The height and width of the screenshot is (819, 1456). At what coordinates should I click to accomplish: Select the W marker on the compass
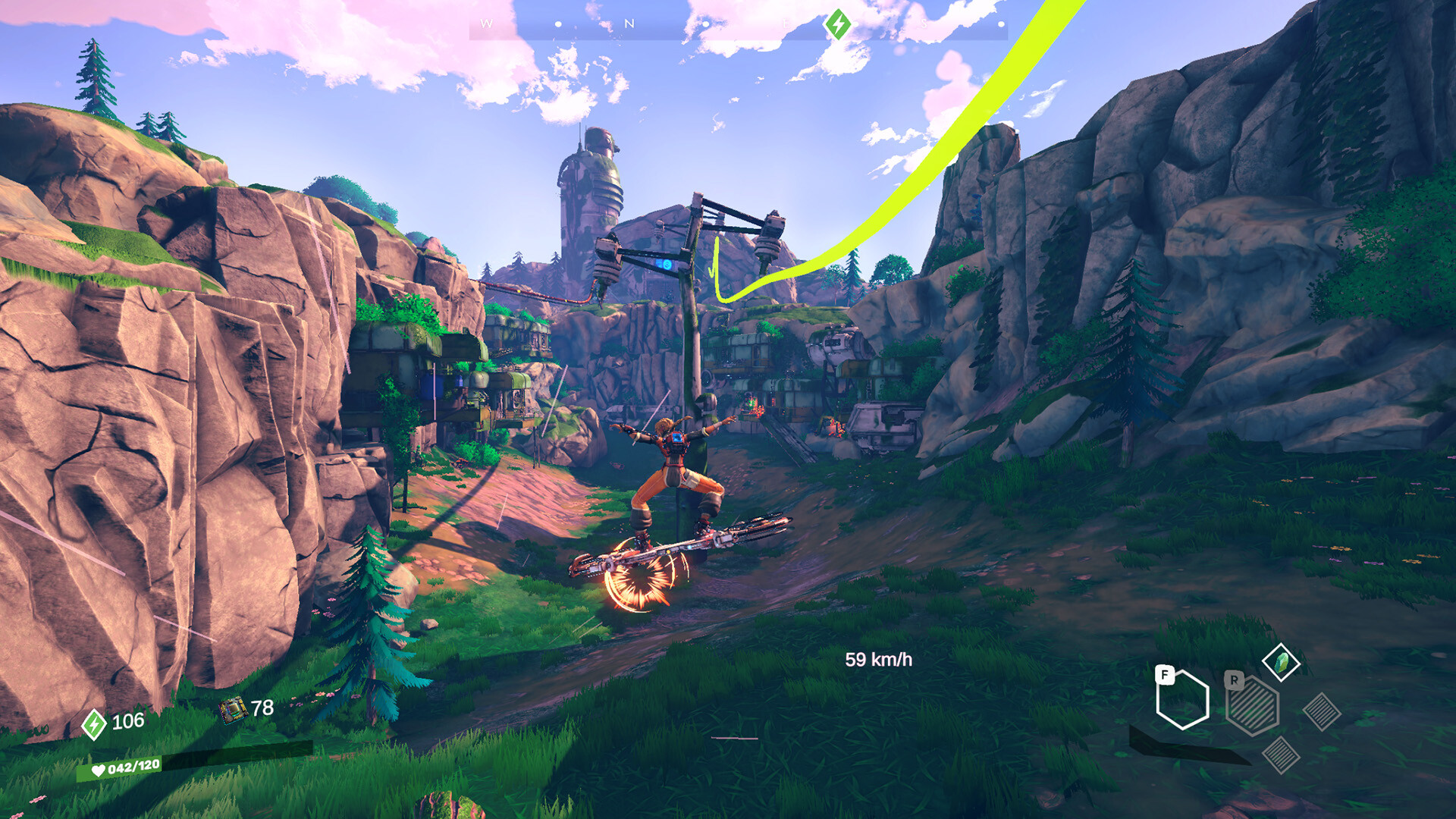point(486,22)
